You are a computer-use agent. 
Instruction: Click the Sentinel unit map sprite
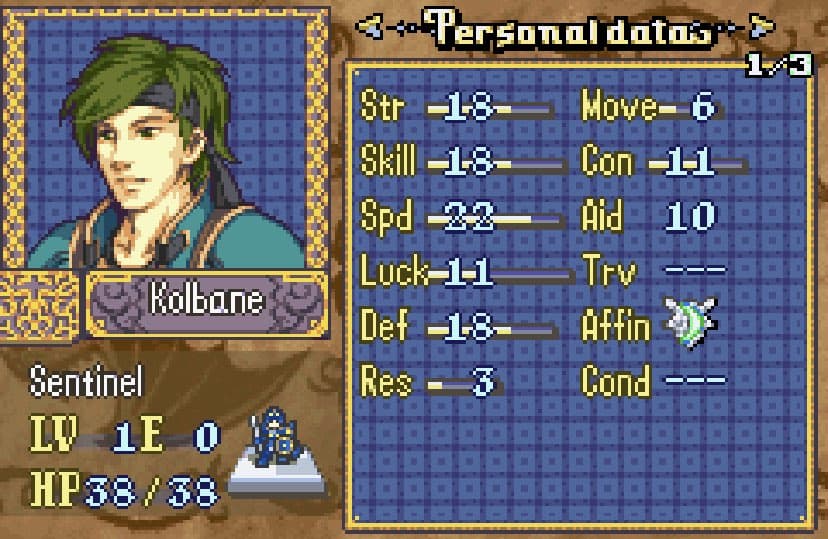(276, 440)
